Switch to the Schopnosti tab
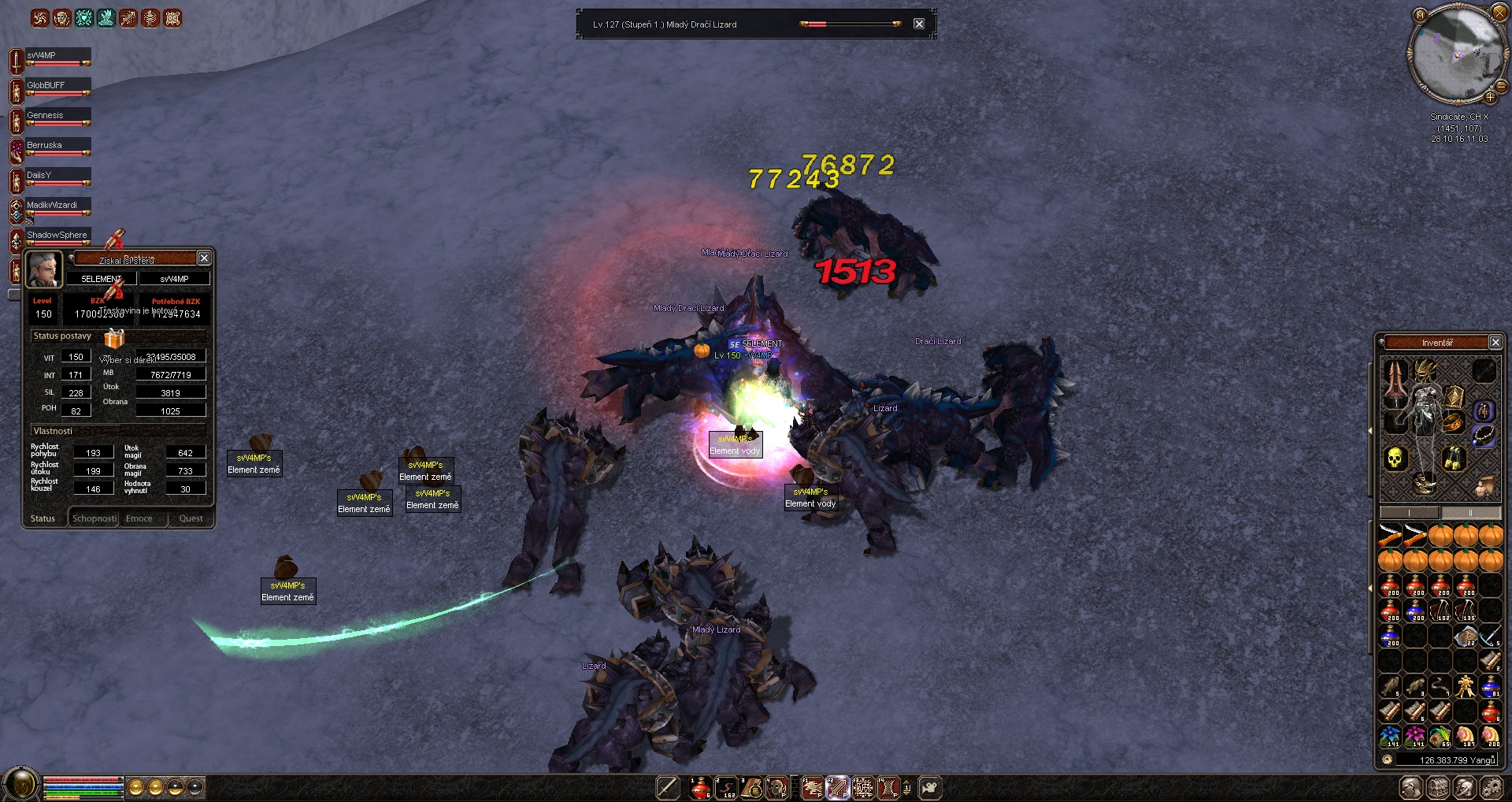The height and width of the screenshot is (802, 1512). click(x=94, y=518)
